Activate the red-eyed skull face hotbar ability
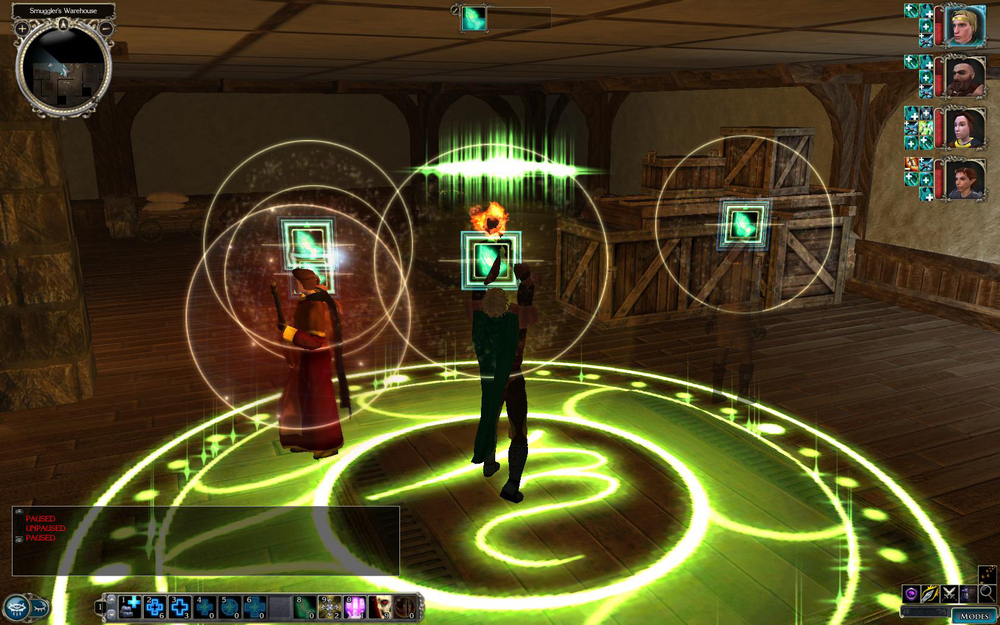This screenshot has height=625, width=1000. [380, 605]
